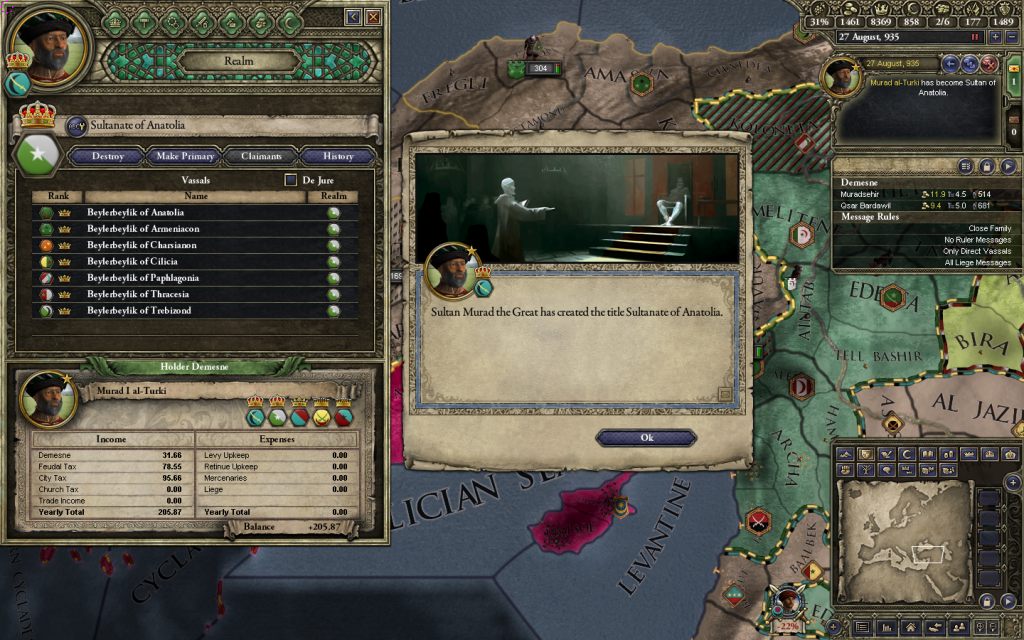1024x640 pixels.
Task: Click the Destroy title button
Action: [x=108, y=156]
